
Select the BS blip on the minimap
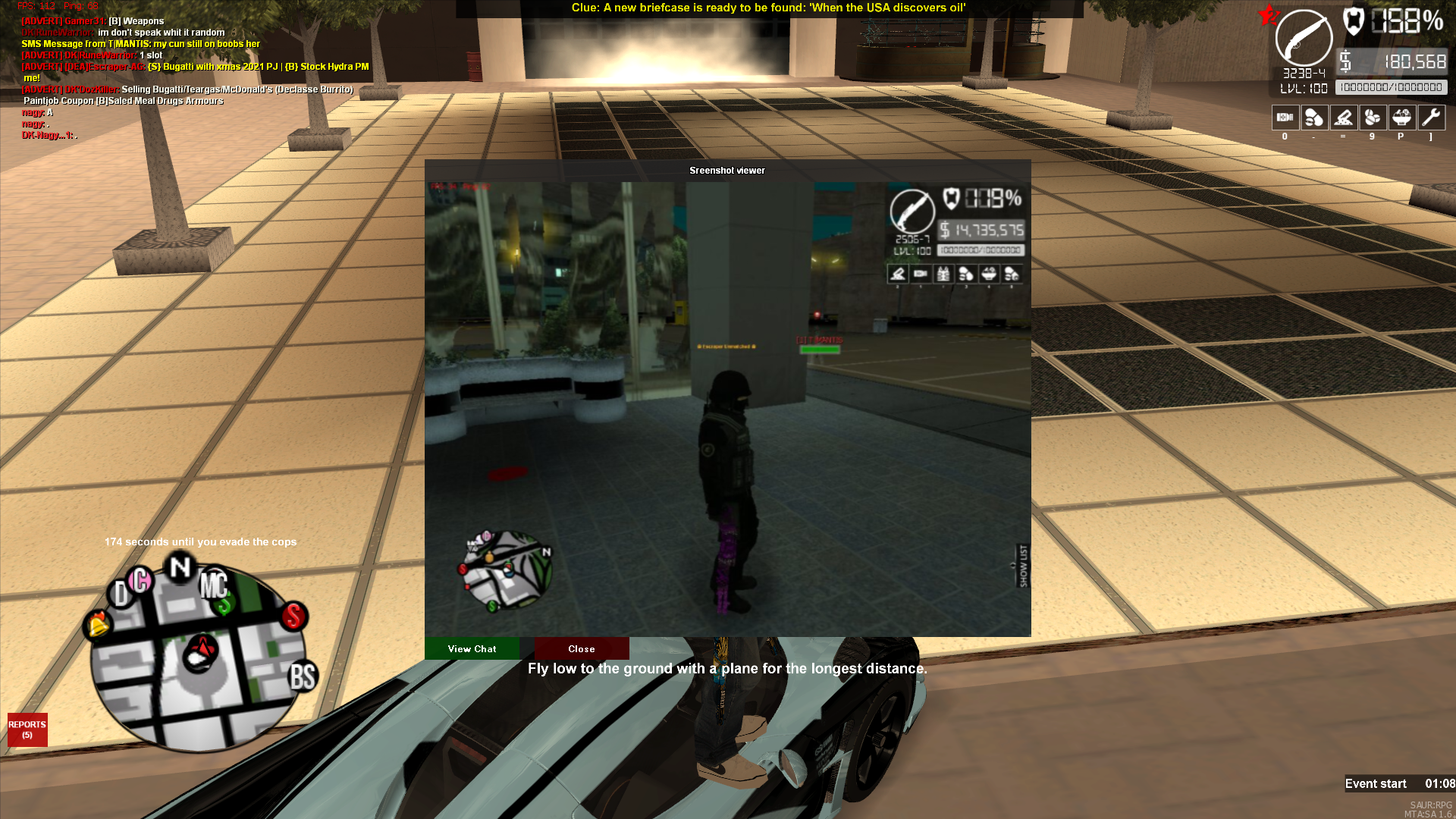(303, 676)
